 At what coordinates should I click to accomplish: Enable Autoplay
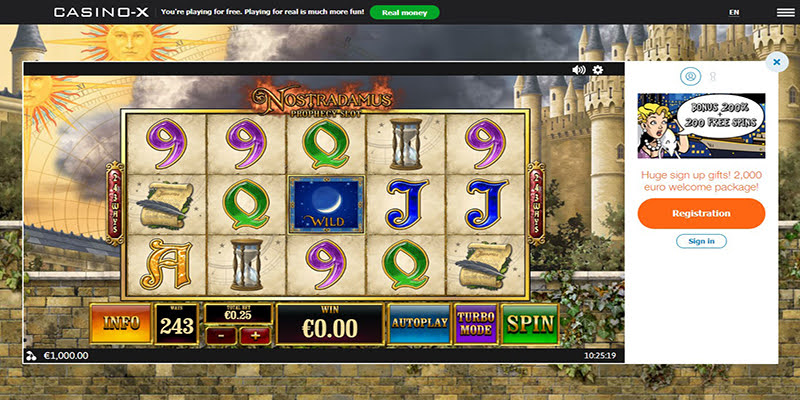[x=418, y=324]
